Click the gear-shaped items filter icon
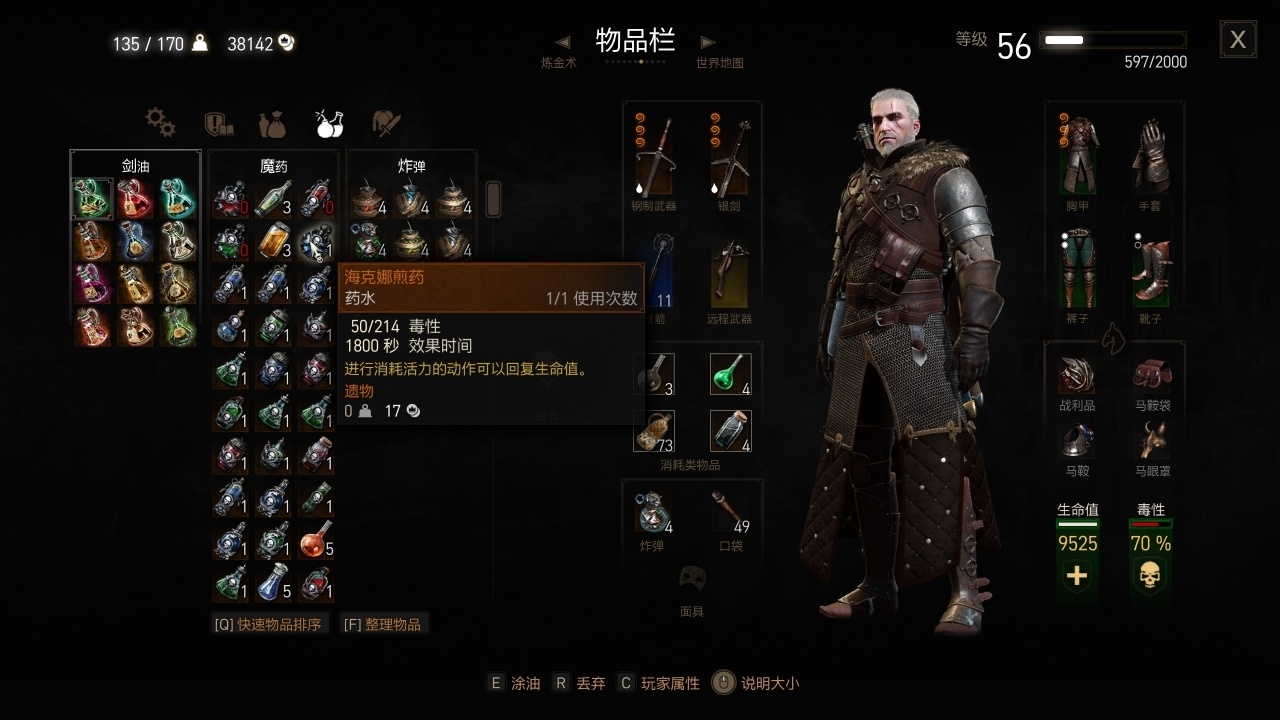The height and width of the screenshot is (720, 1280). [160, 123]
